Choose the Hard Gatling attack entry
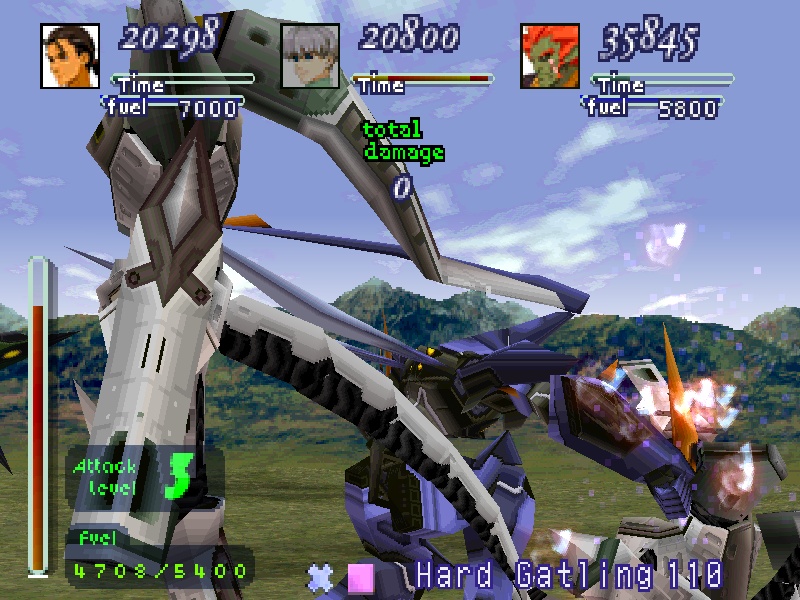The height and width of the screenshot is (600, 800). [x=567, y=575]
